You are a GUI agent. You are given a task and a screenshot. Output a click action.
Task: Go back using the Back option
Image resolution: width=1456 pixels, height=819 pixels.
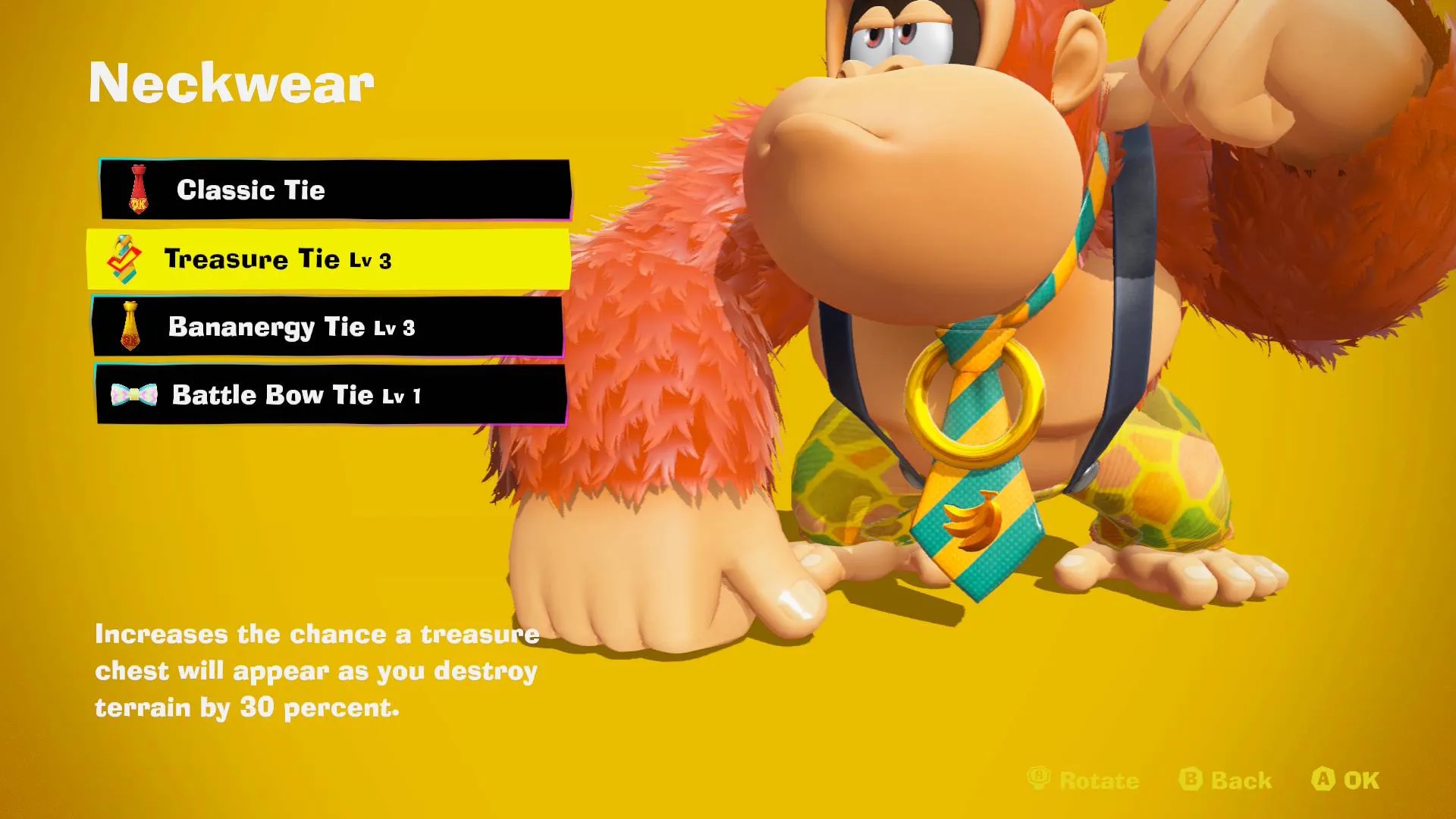click(x=1191, y=780)
